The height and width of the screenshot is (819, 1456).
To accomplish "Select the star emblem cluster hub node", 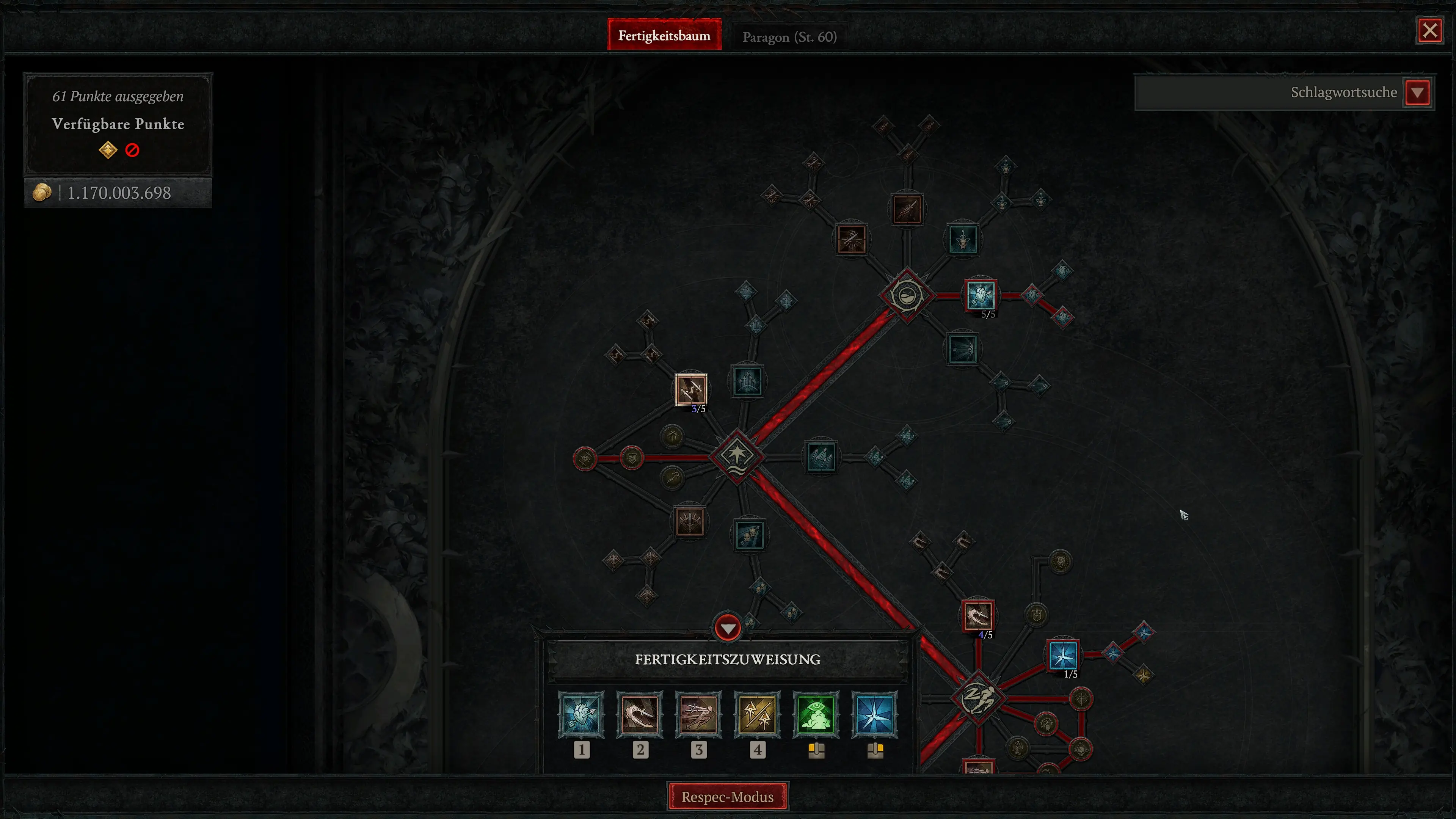I will (737, 455).
